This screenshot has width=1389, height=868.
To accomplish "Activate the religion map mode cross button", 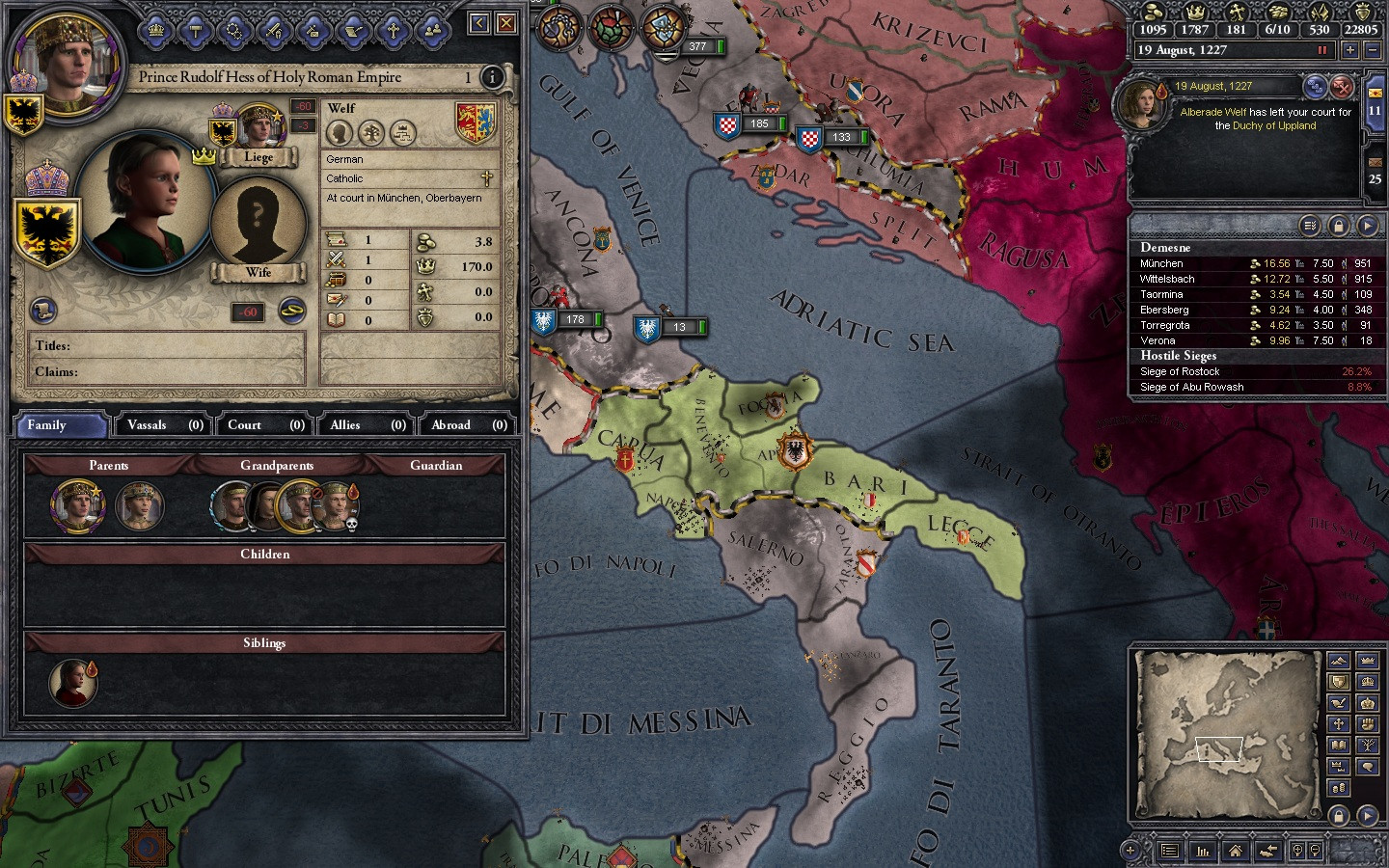I will 1338,724.
